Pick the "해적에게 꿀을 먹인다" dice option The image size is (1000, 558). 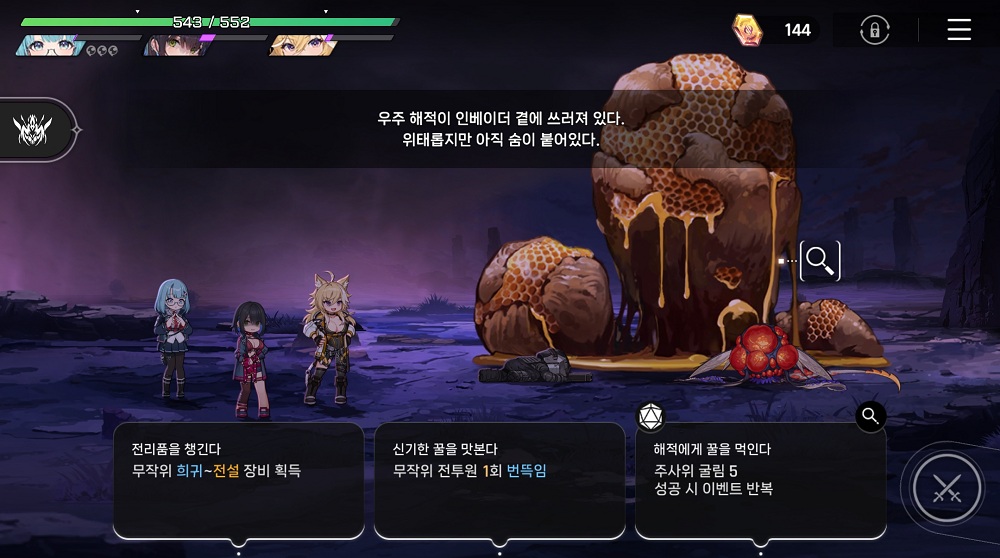pyautogui.click(x=760, y=480)
